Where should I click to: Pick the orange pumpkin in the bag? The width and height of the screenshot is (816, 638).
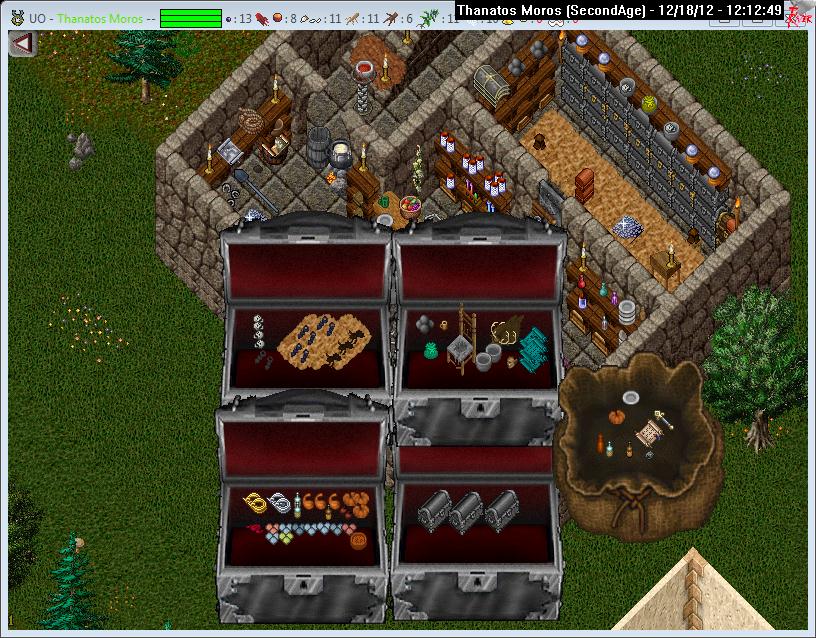(x=617, y=414)
